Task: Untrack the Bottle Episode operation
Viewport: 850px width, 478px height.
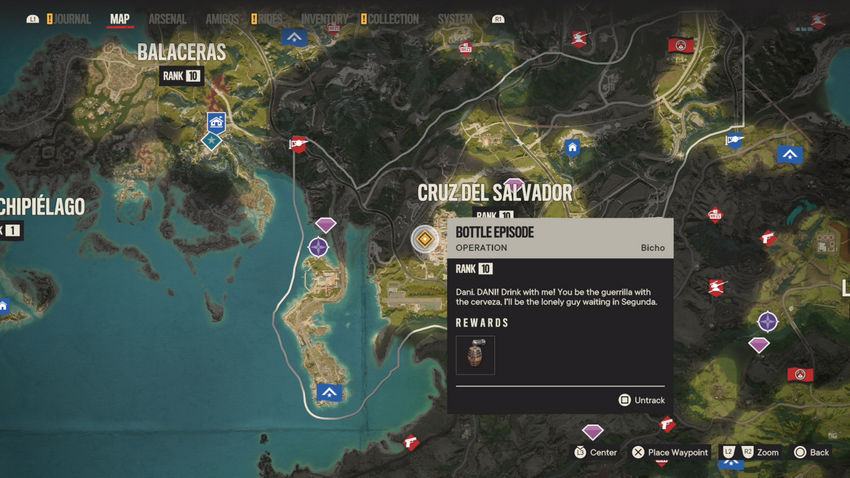Action: click(x=642, y=400)
